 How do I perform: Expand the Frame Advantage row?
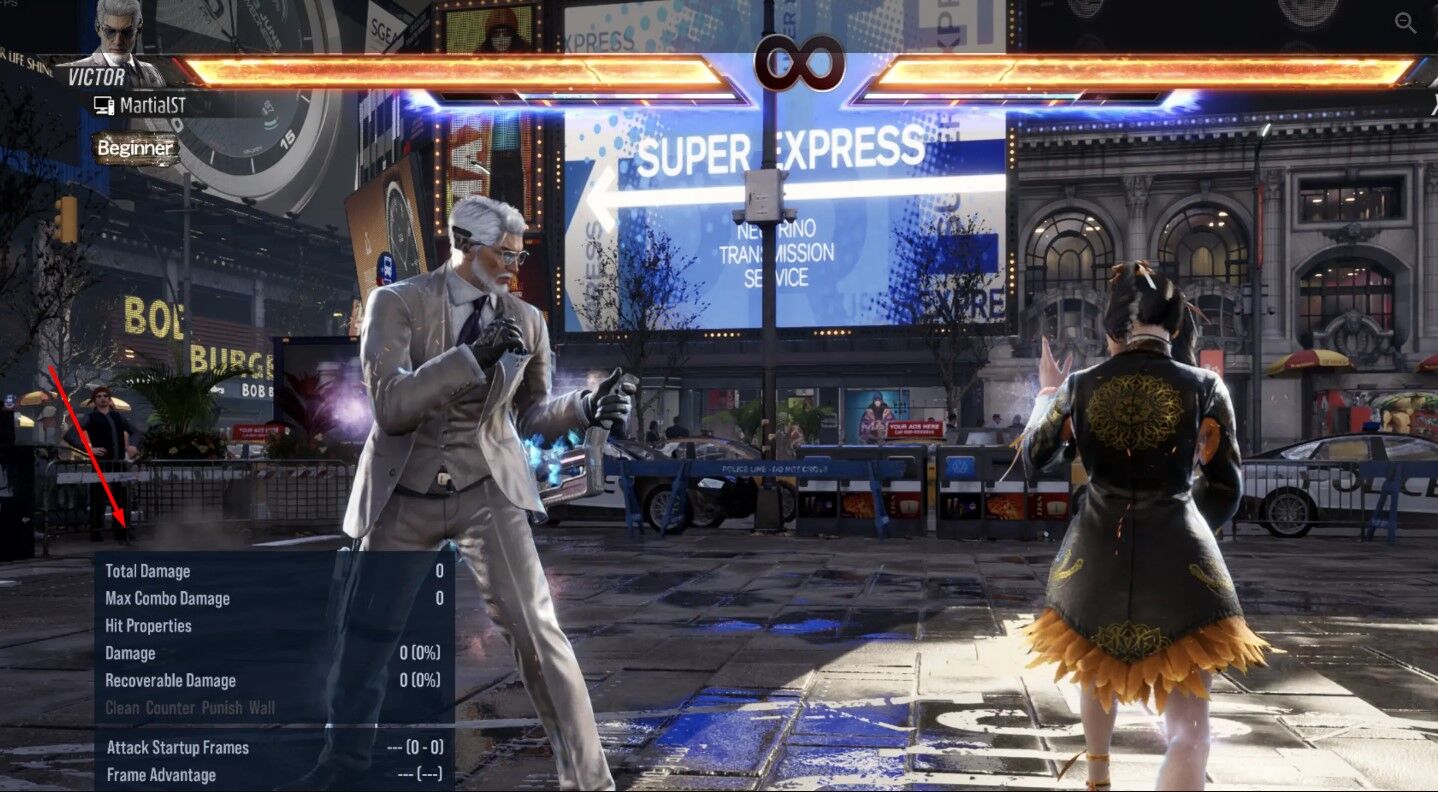[x=161, y=774]
